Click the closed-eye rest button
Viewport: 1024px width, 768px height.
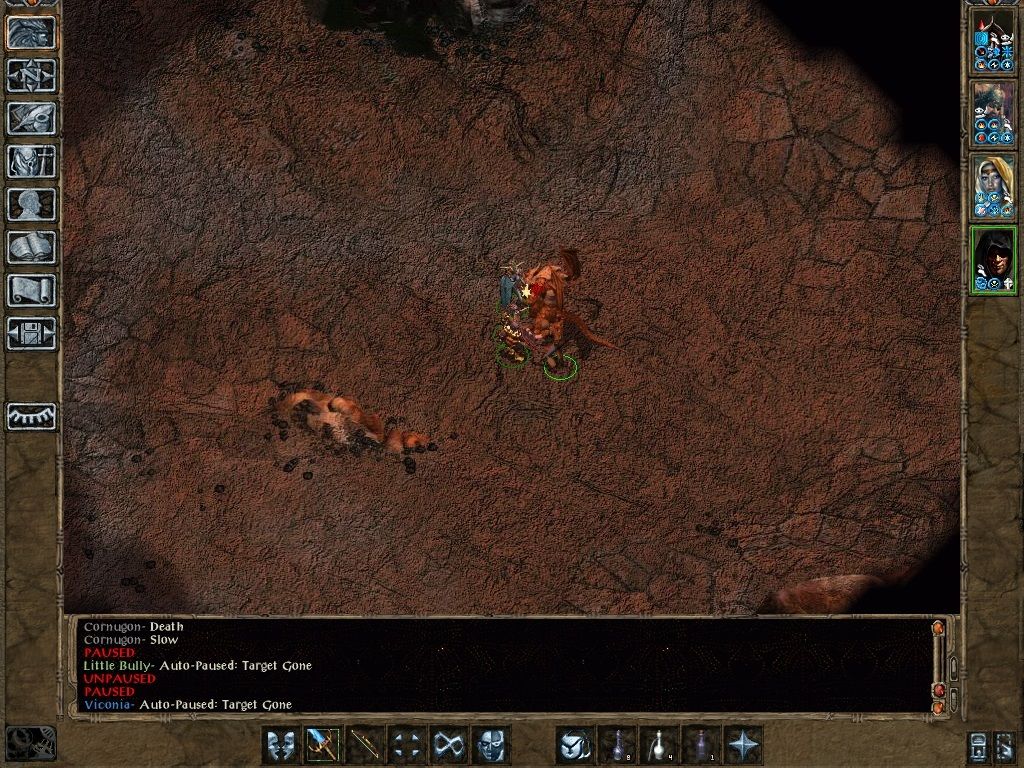point(31,415)
